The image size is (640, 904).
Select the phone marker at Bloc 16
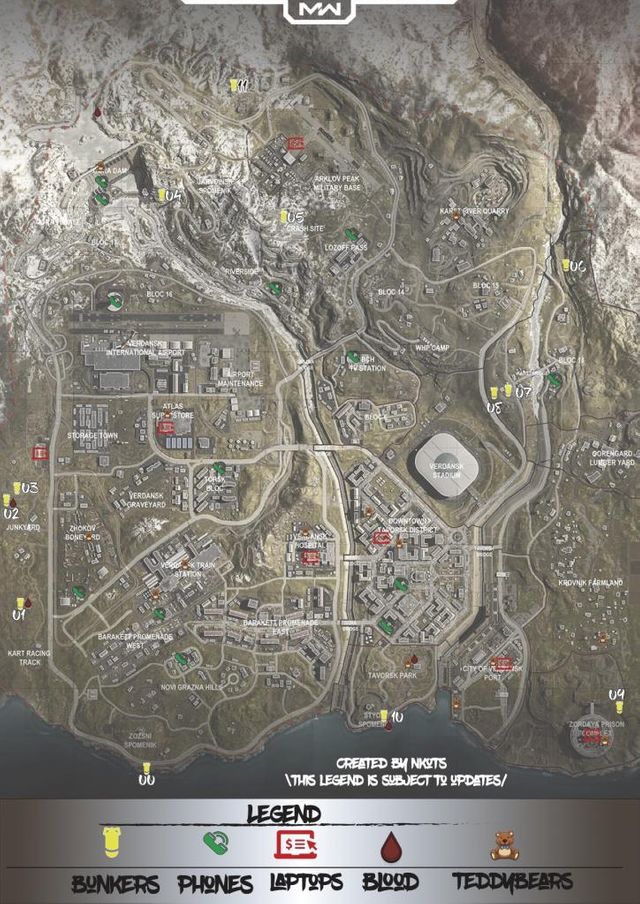(x=115, y=298)
